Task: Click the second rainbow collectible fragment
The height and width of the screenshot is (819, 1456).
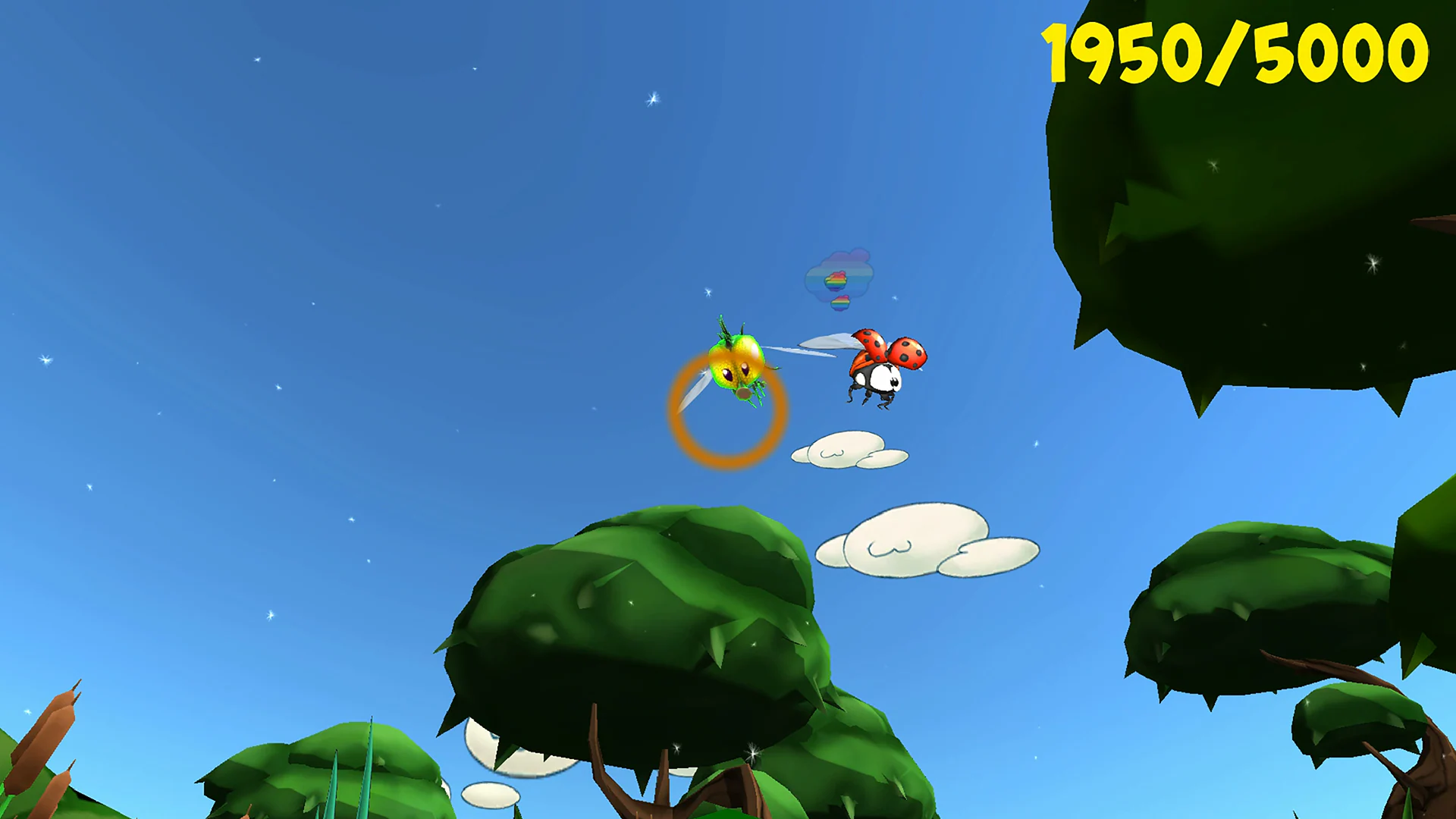Action: [x=839, y=301]
